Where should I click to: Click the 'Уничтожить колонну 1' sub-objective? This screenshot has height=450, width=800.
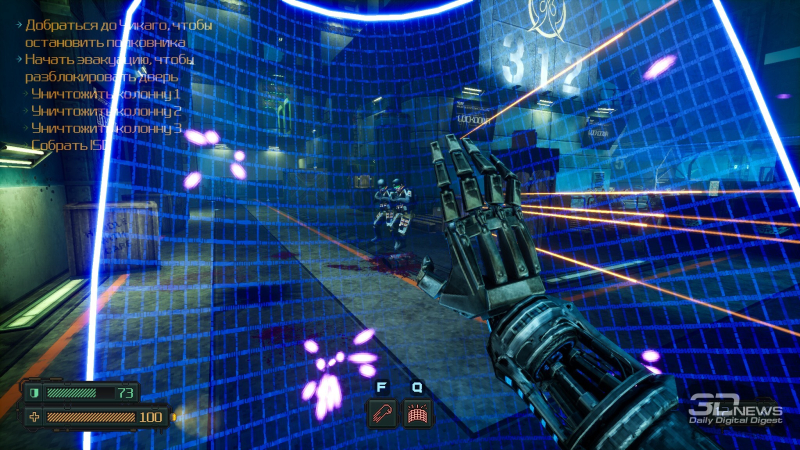pyautogui.click(x=105, y=94)
